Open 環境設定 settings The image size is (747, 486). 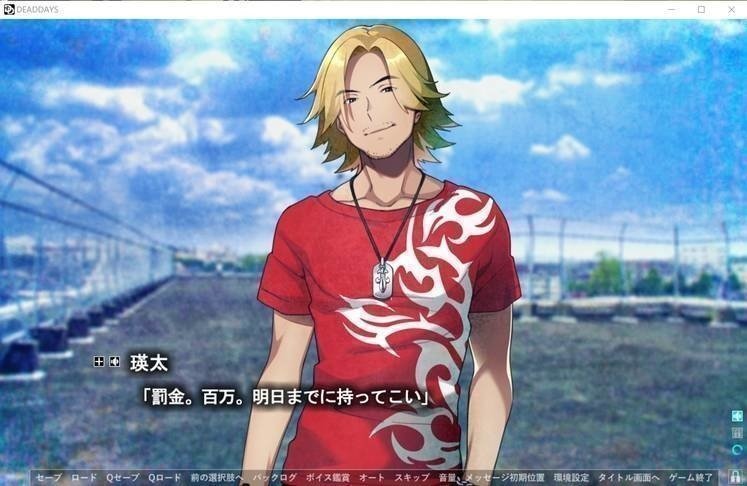click(x=573, y=478)
